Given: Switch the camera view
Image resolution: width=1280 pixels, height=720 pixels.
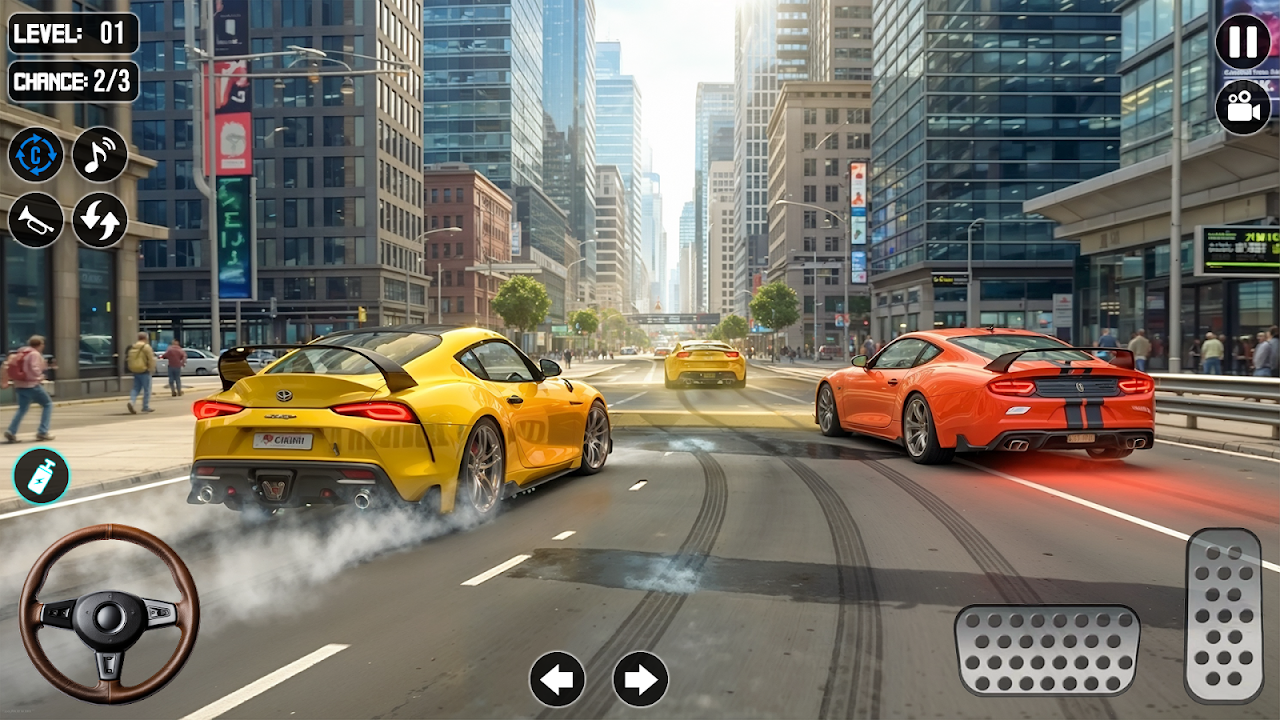Looking at the screenshot, I should [x=1243, y=107].
